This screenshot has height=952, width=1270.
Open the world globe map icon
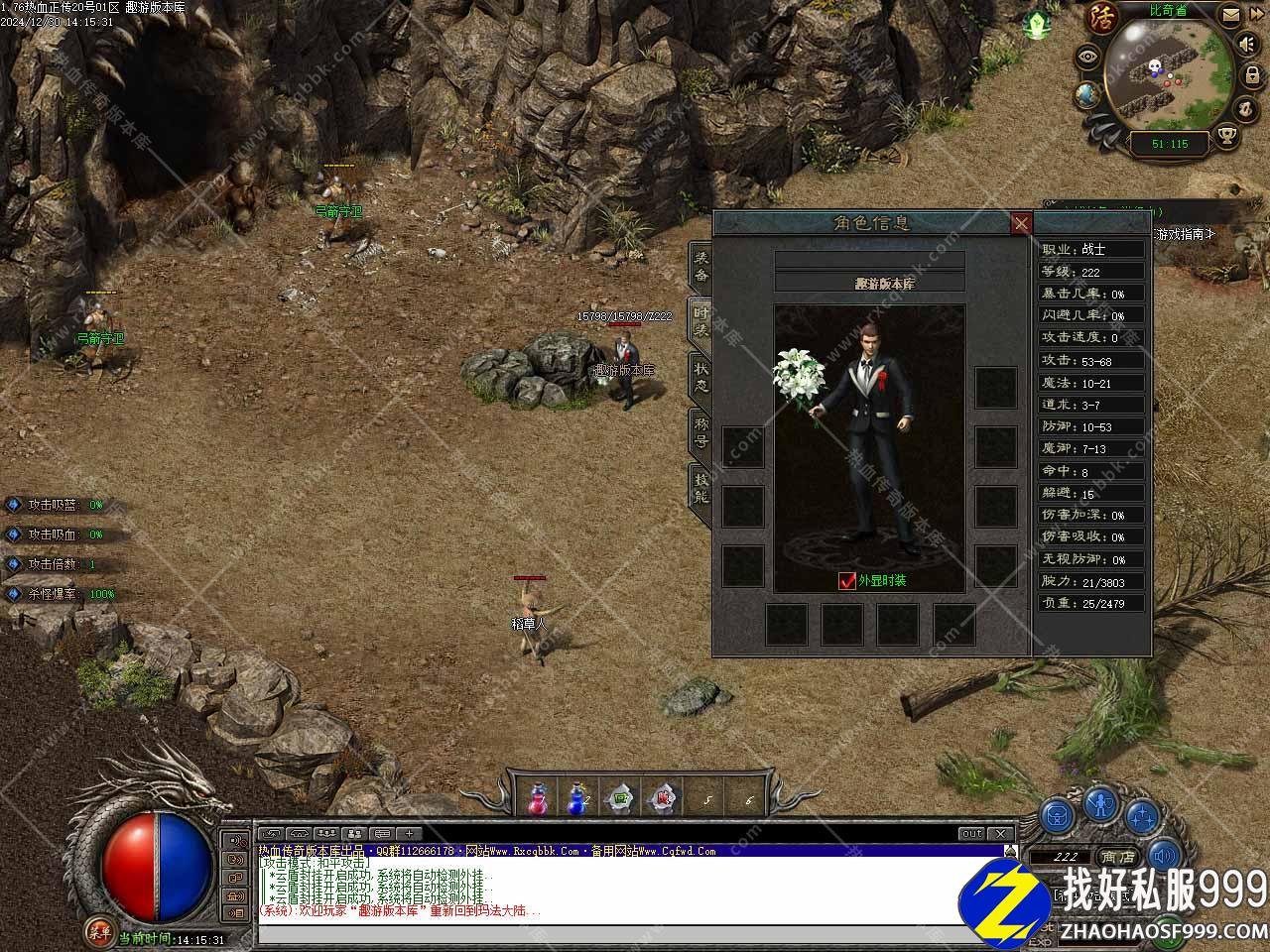point(1086,94)
